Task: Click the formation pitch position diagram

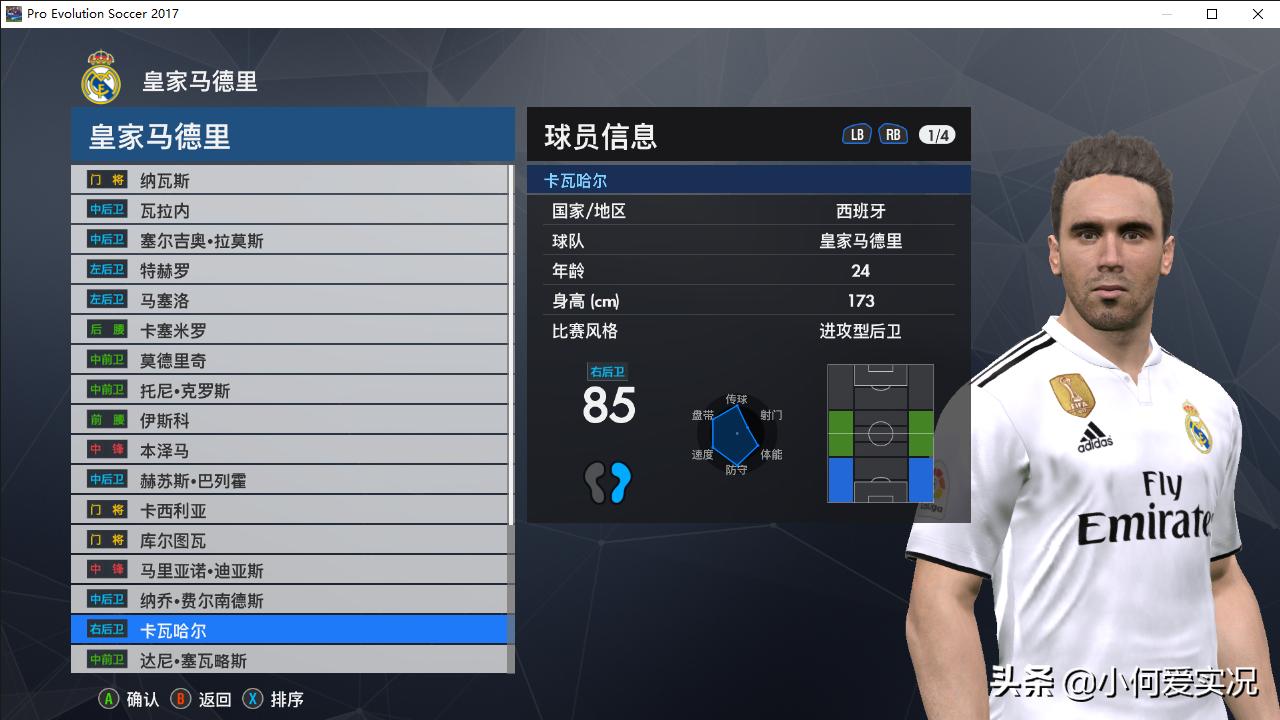Action: coord(878,433)
